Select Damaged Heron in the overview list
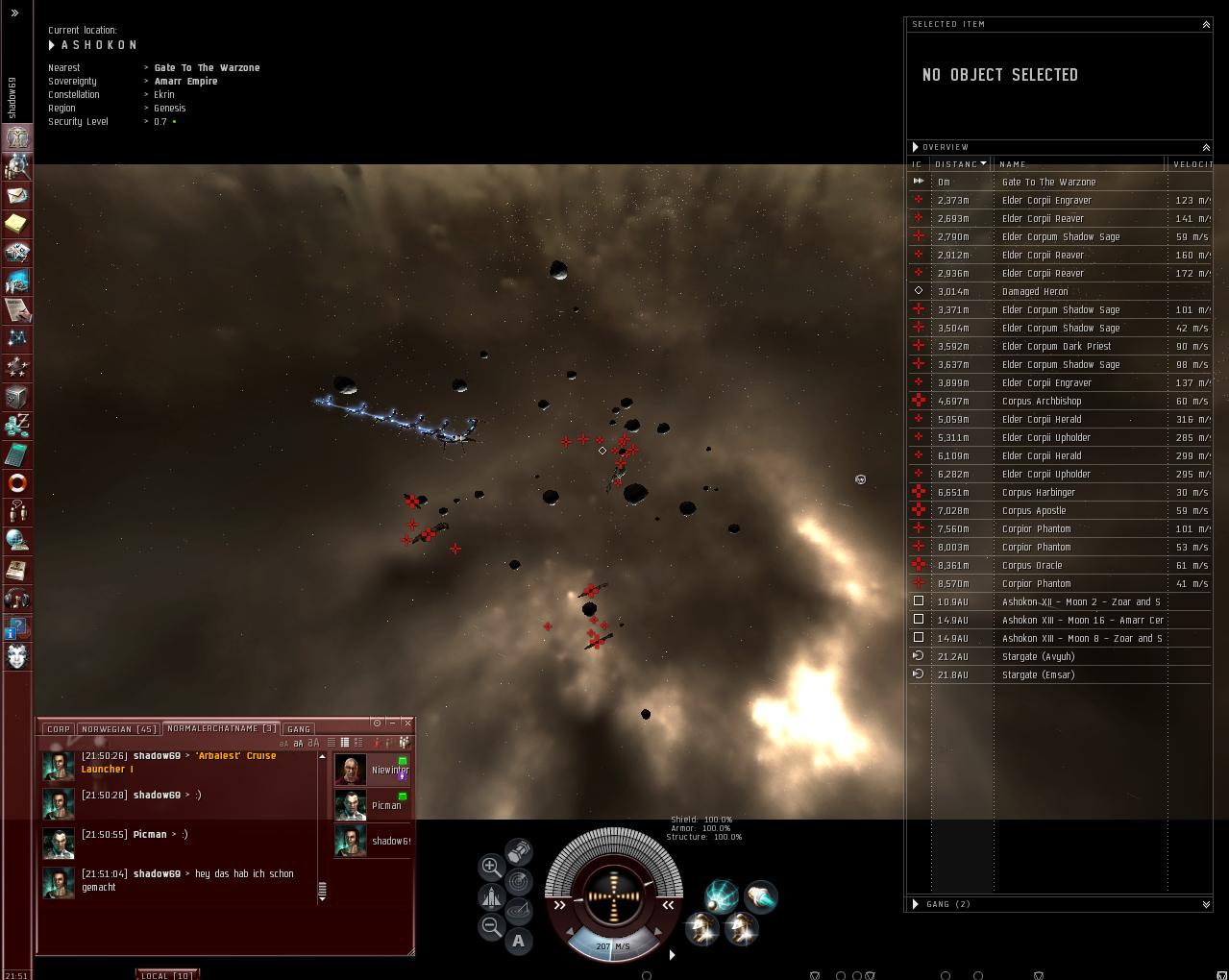 [1034, 292]
